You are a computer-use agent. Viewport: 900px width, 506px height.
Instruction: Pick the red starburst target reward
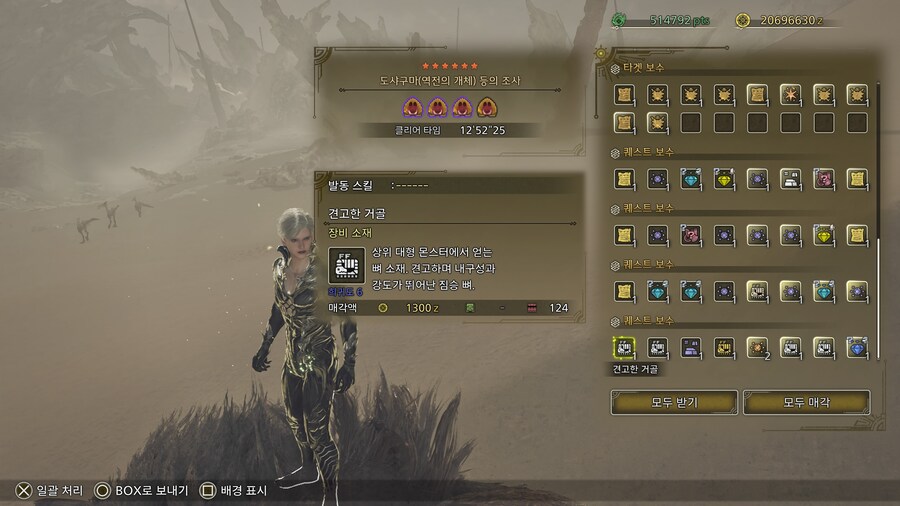point(790,95)
